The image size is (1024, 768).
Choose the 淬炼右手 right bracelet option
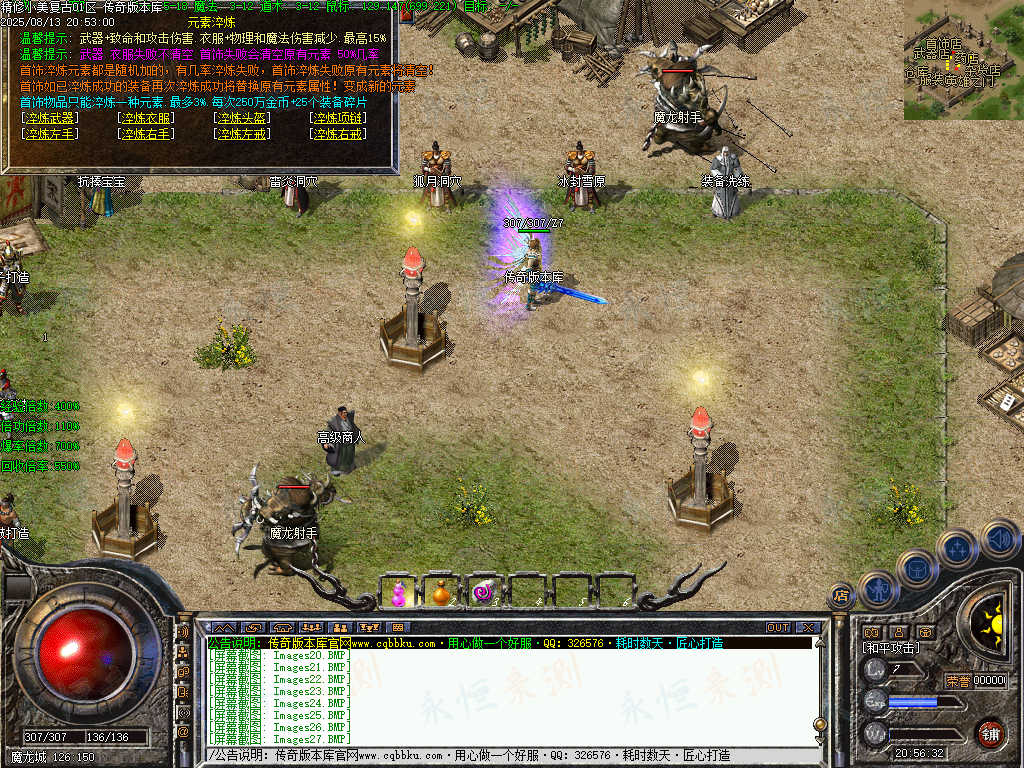point(146,133)
